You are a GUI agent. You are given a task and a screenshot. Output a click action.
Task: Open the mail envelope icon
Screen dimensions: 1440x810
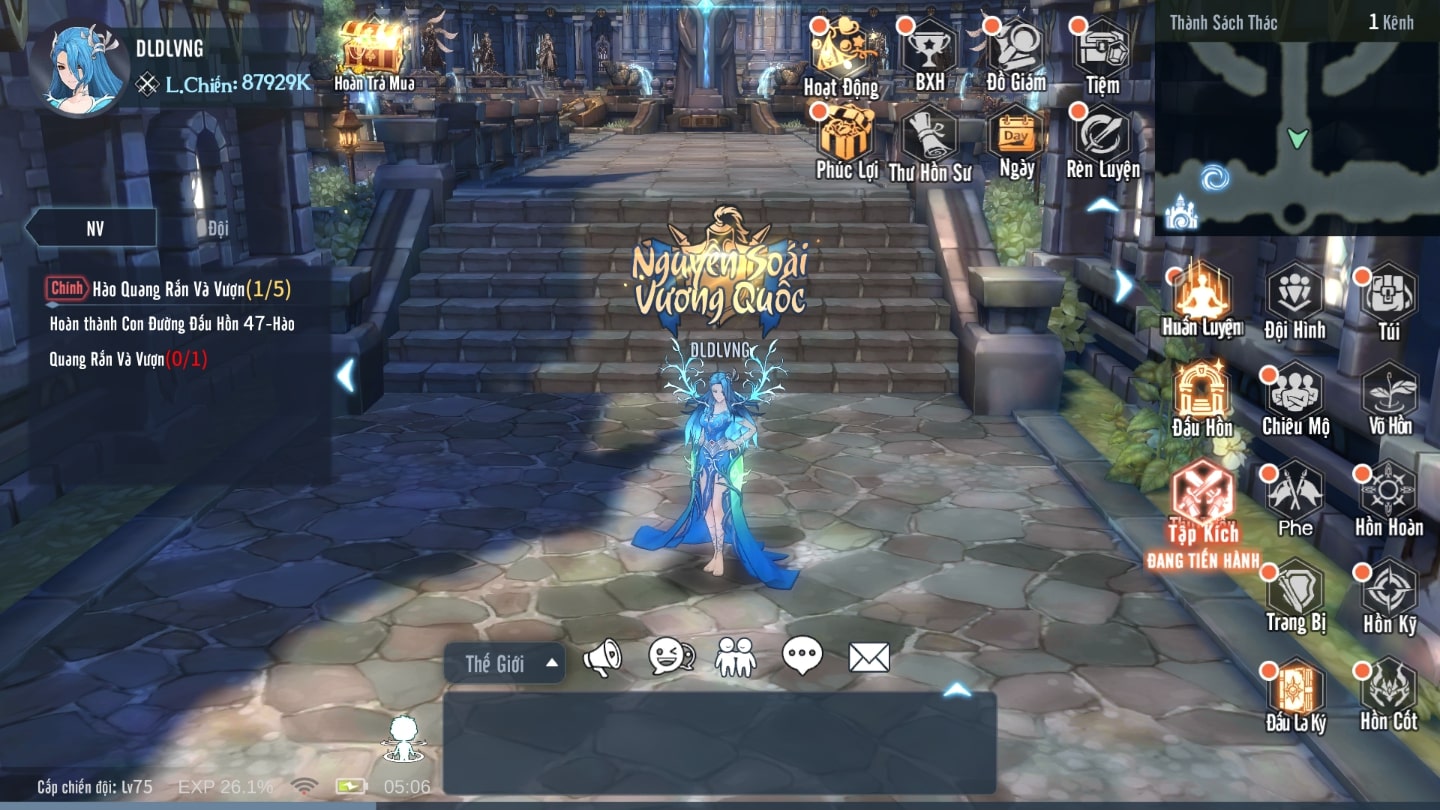click(x=869, y=657)
